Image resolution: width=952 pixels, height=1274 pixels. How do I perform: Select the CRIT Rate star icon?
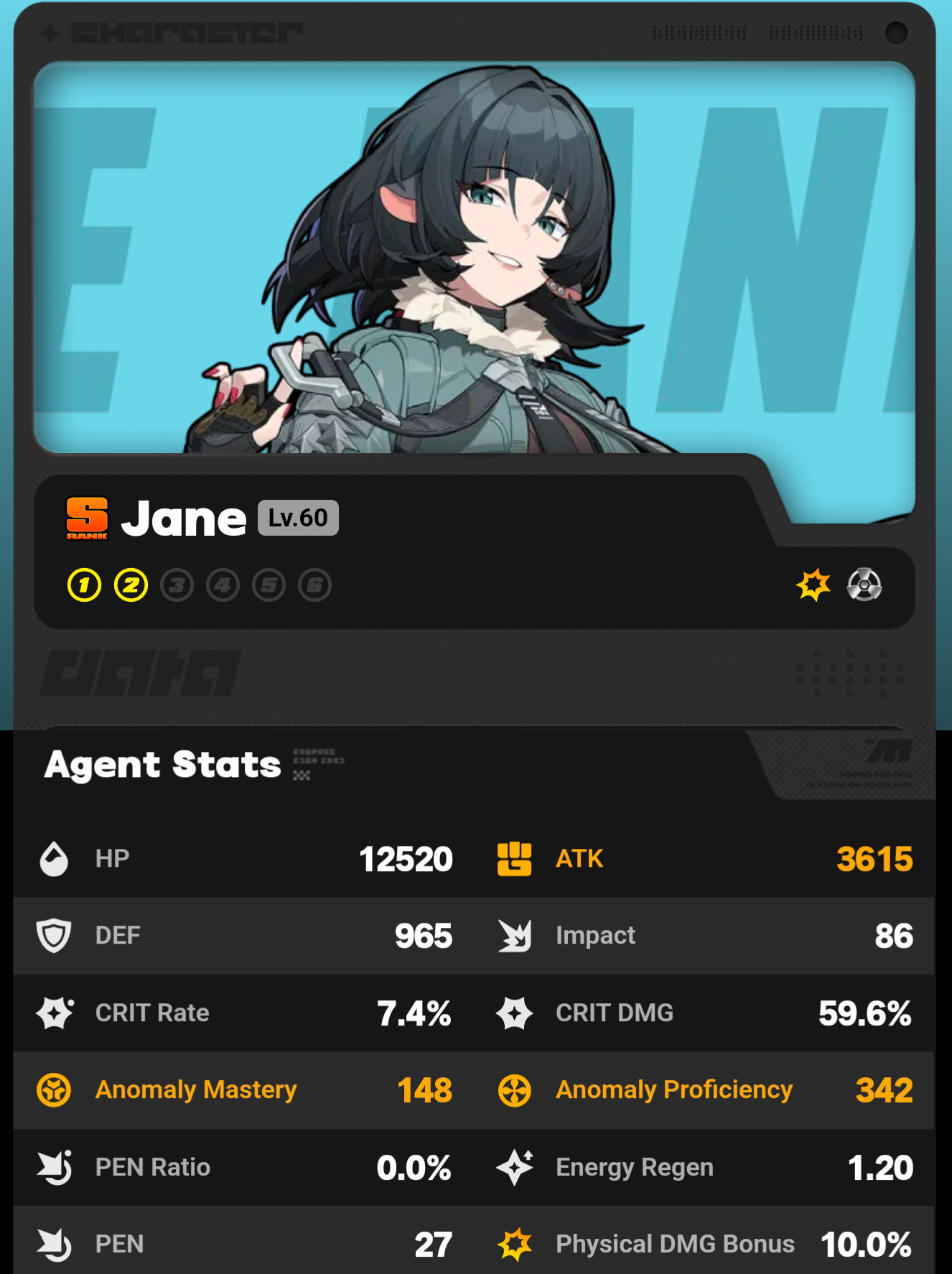[53, 1013]
